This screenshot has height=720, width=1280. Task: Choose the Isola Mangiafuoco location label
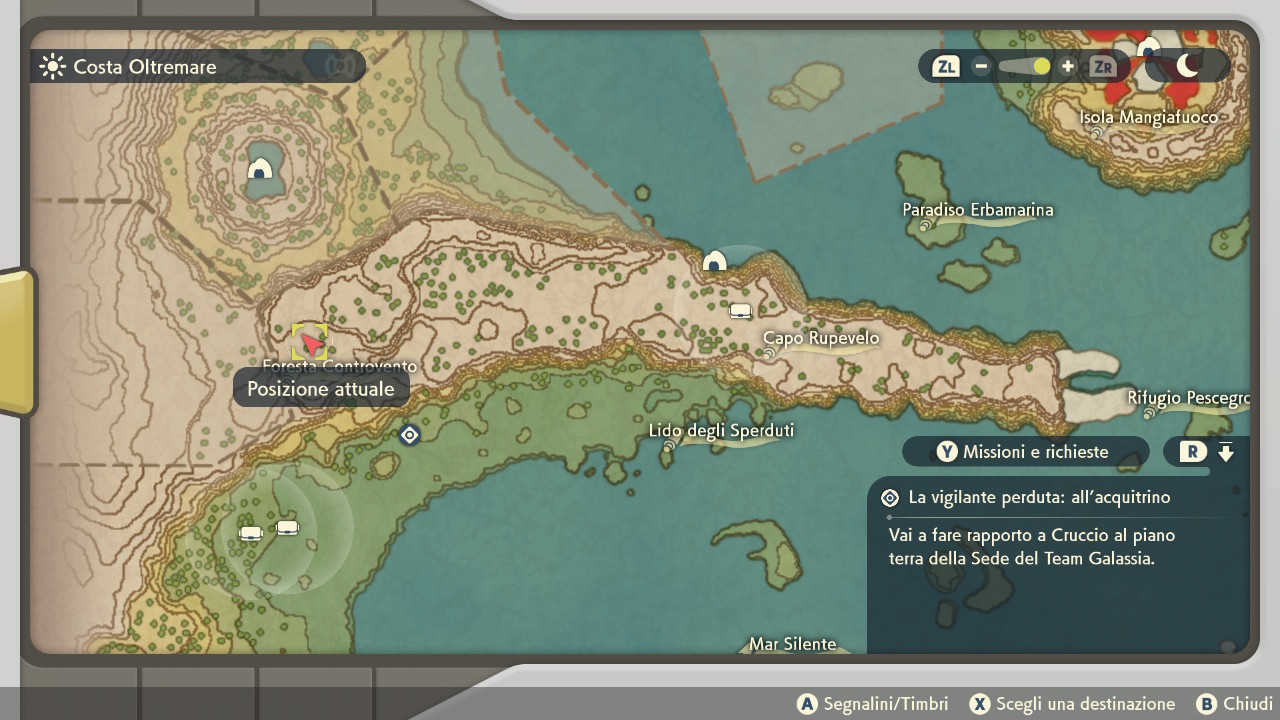tap(1149, 118)
